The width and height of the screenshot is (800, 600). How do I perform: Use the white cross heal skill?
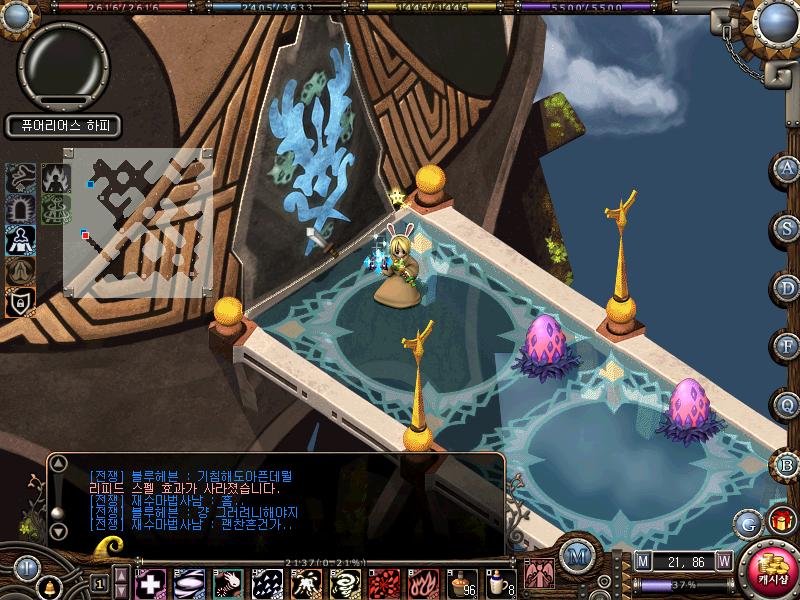point(152,582)
